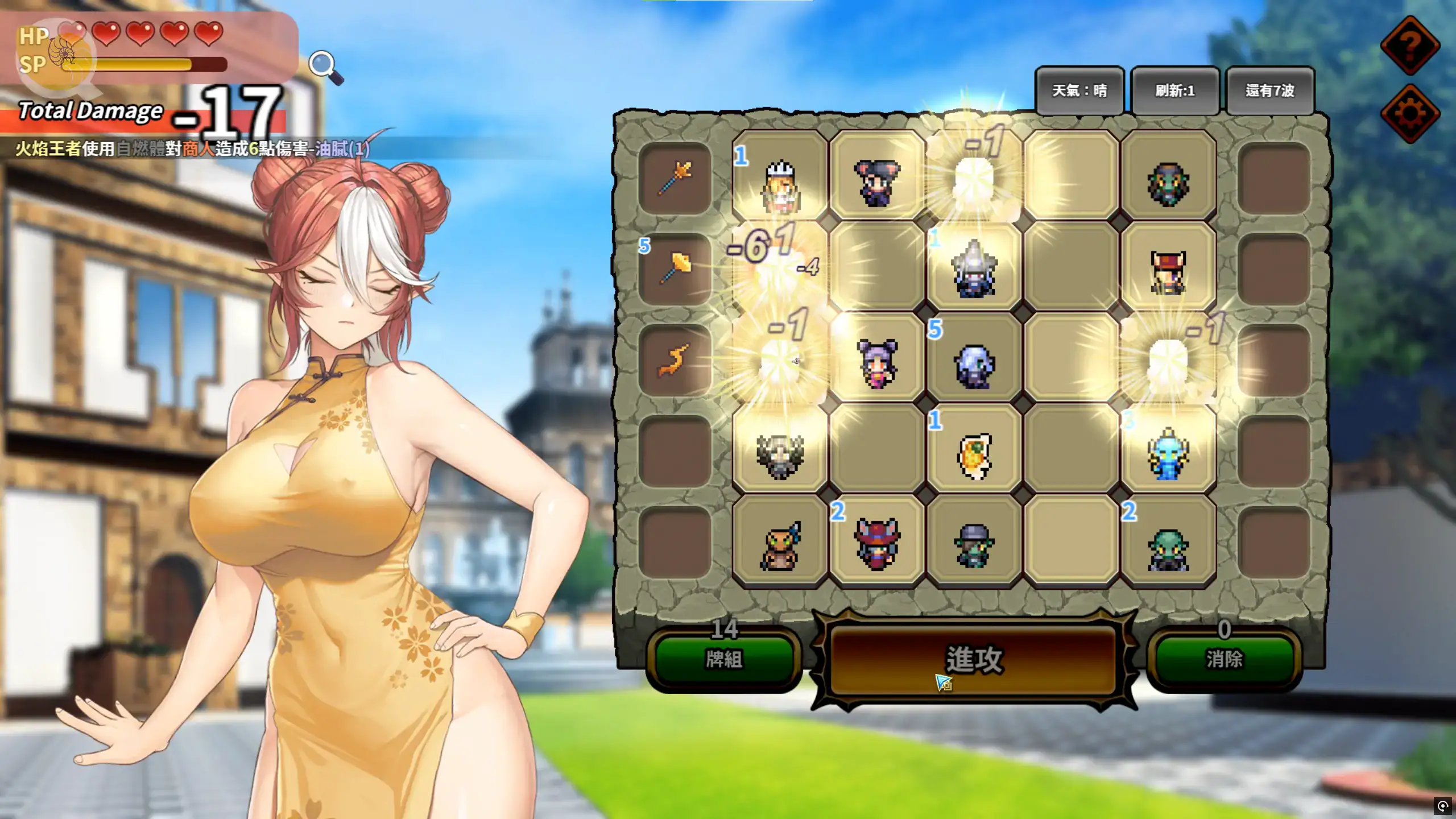Click the 進攻 attack button
Viewport: 1456px width, 819px height.
pos(974,660)
